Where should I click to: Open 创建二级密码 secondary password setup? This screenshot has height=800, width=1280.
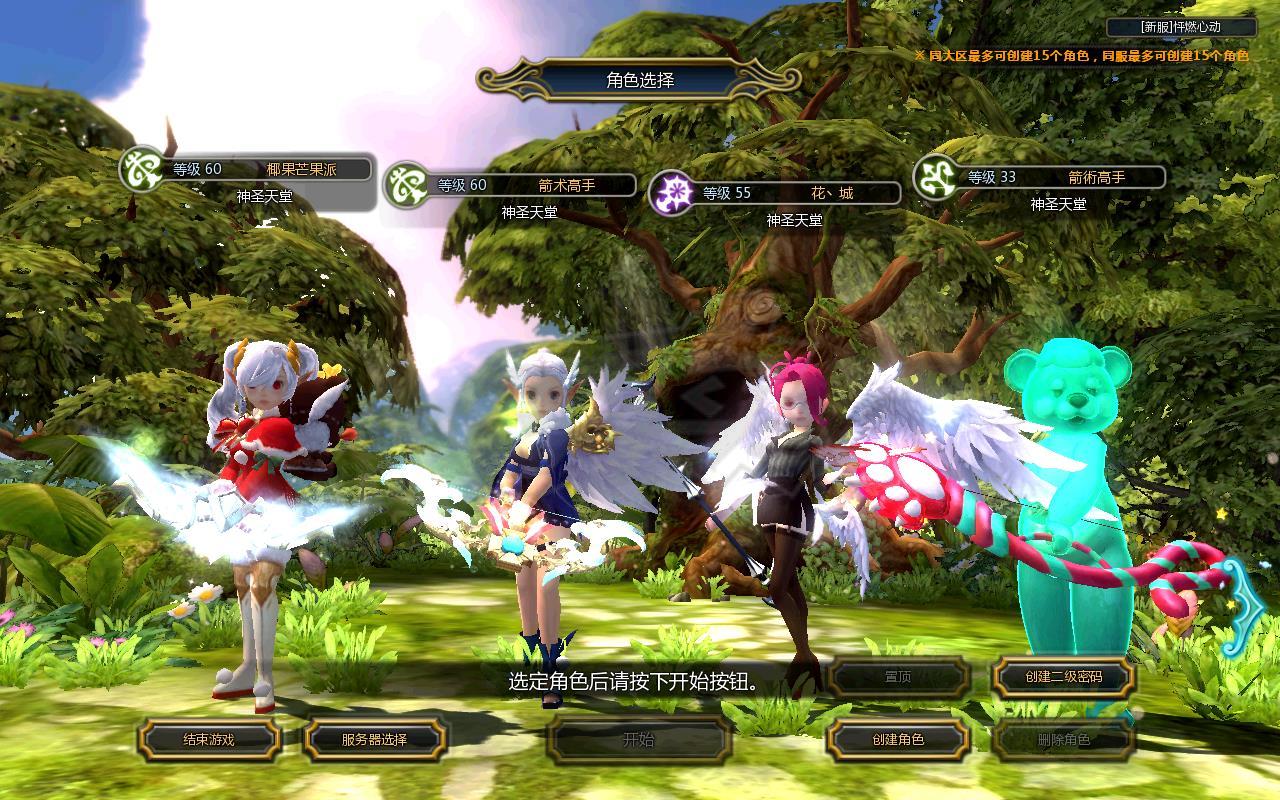tap(1063, 677)
